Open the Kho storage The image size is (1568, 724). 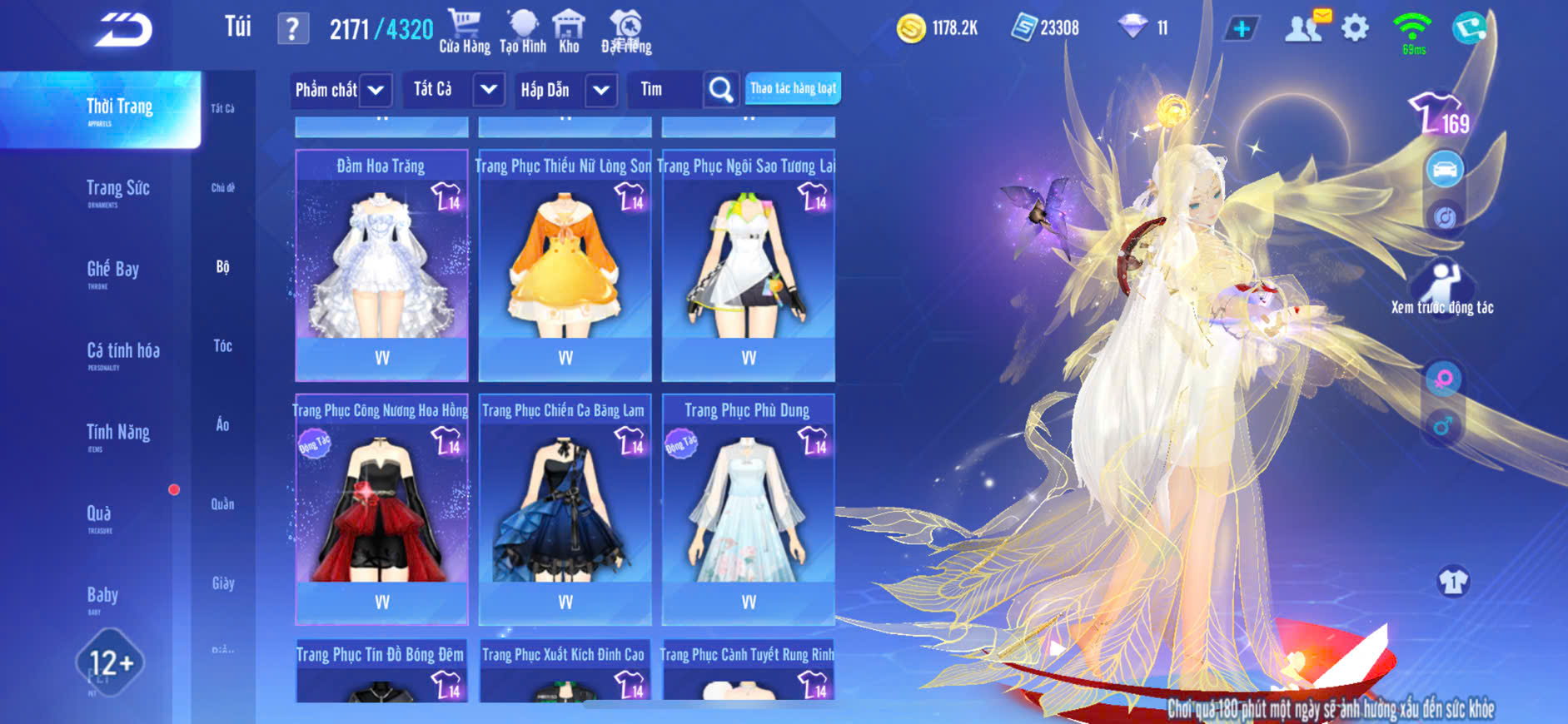point(569,32)
